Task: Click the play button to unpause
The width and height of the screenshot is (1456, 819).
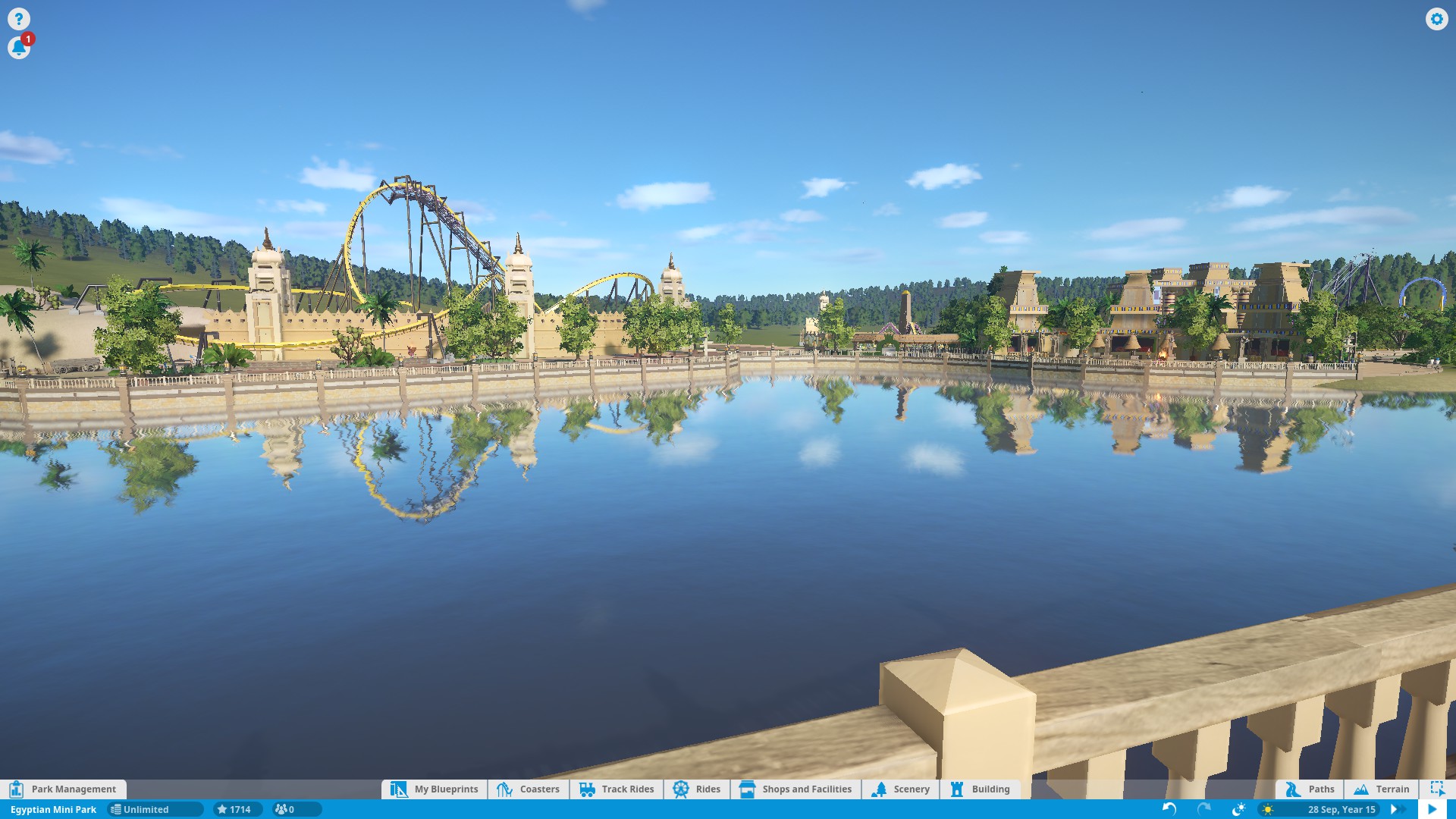Action: 1432,809
